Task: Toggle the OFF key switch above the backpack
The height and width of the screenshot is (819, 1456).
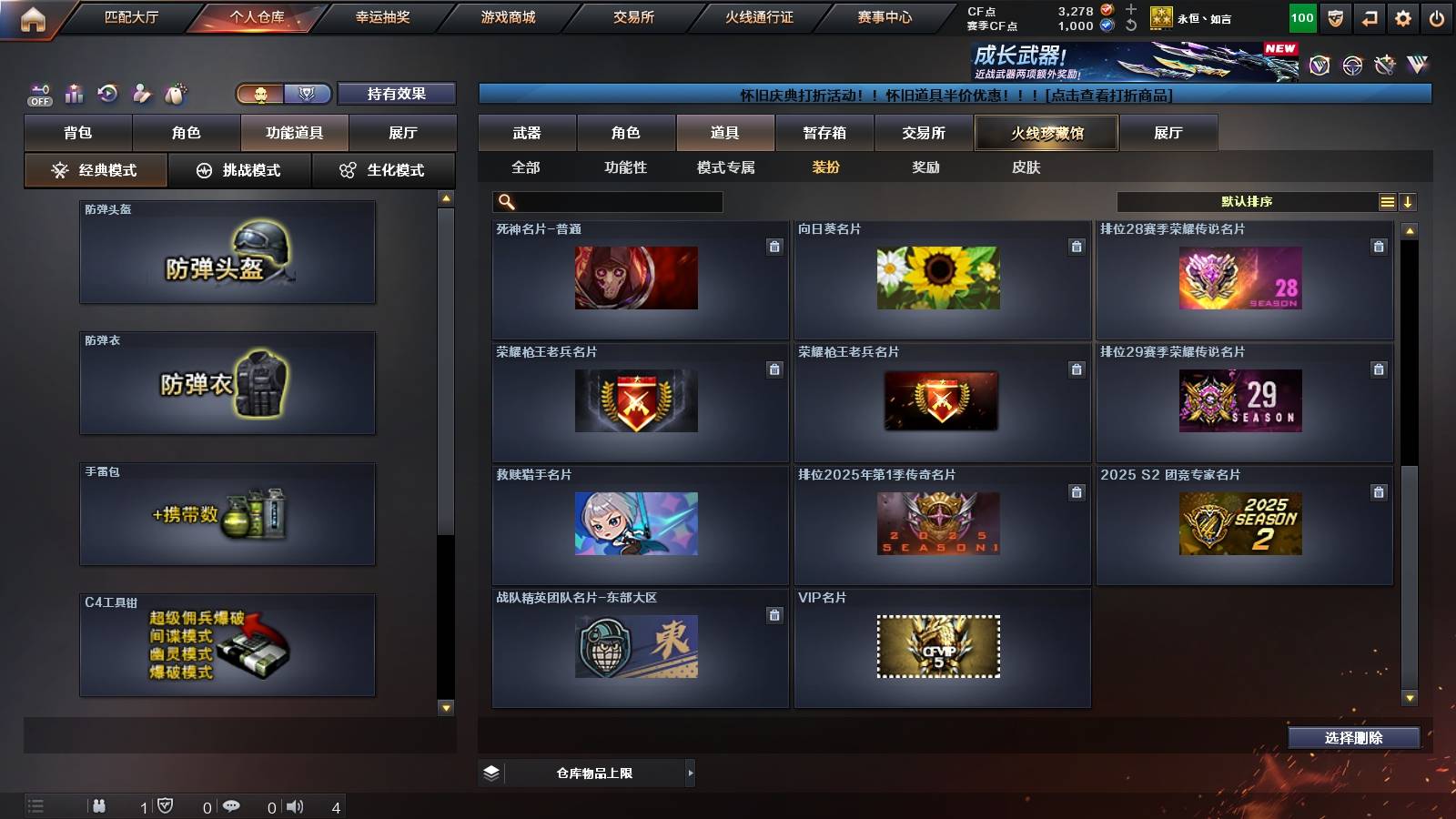Action: pyautogui.click(x=37, y=93)
